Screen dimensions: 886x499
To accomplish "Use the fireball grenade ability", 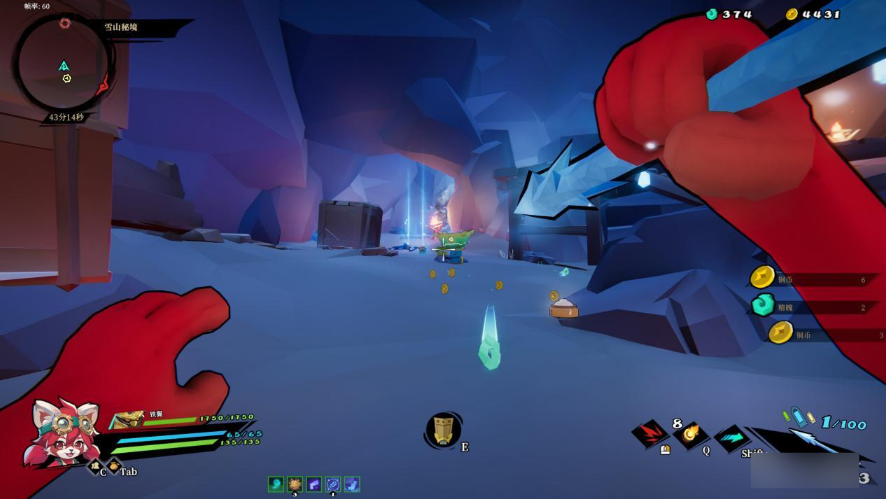I will point(690,434).
